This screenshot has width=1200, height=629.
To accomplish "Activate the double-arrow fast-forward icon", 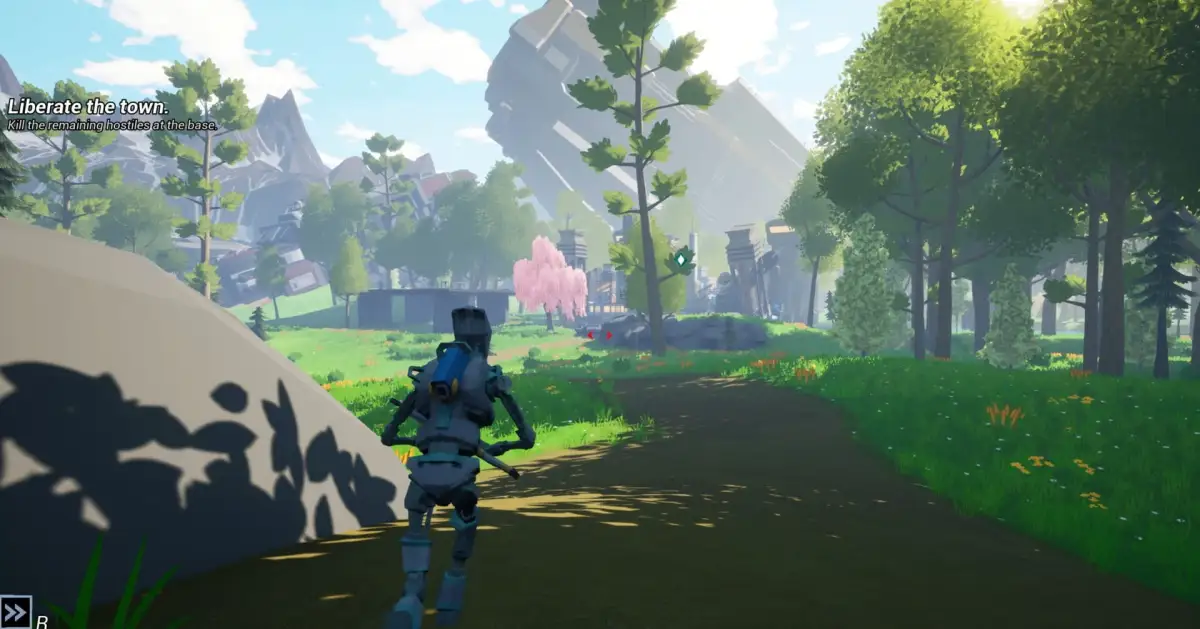I will click(x=16, y=612).
